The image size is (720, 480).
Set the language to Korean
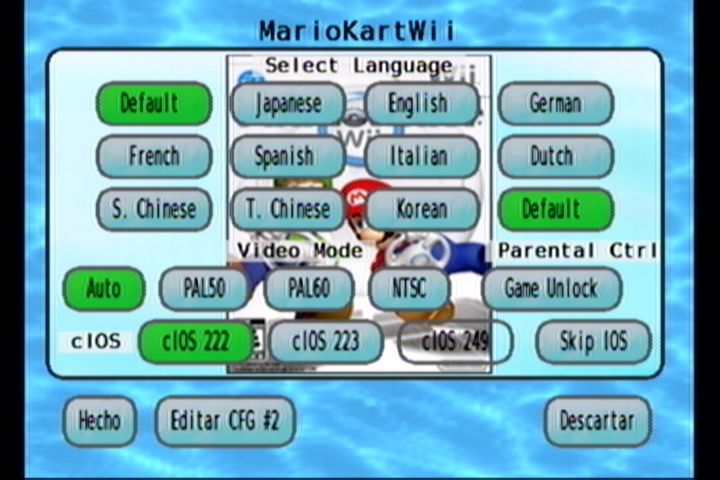pos(421,210)
